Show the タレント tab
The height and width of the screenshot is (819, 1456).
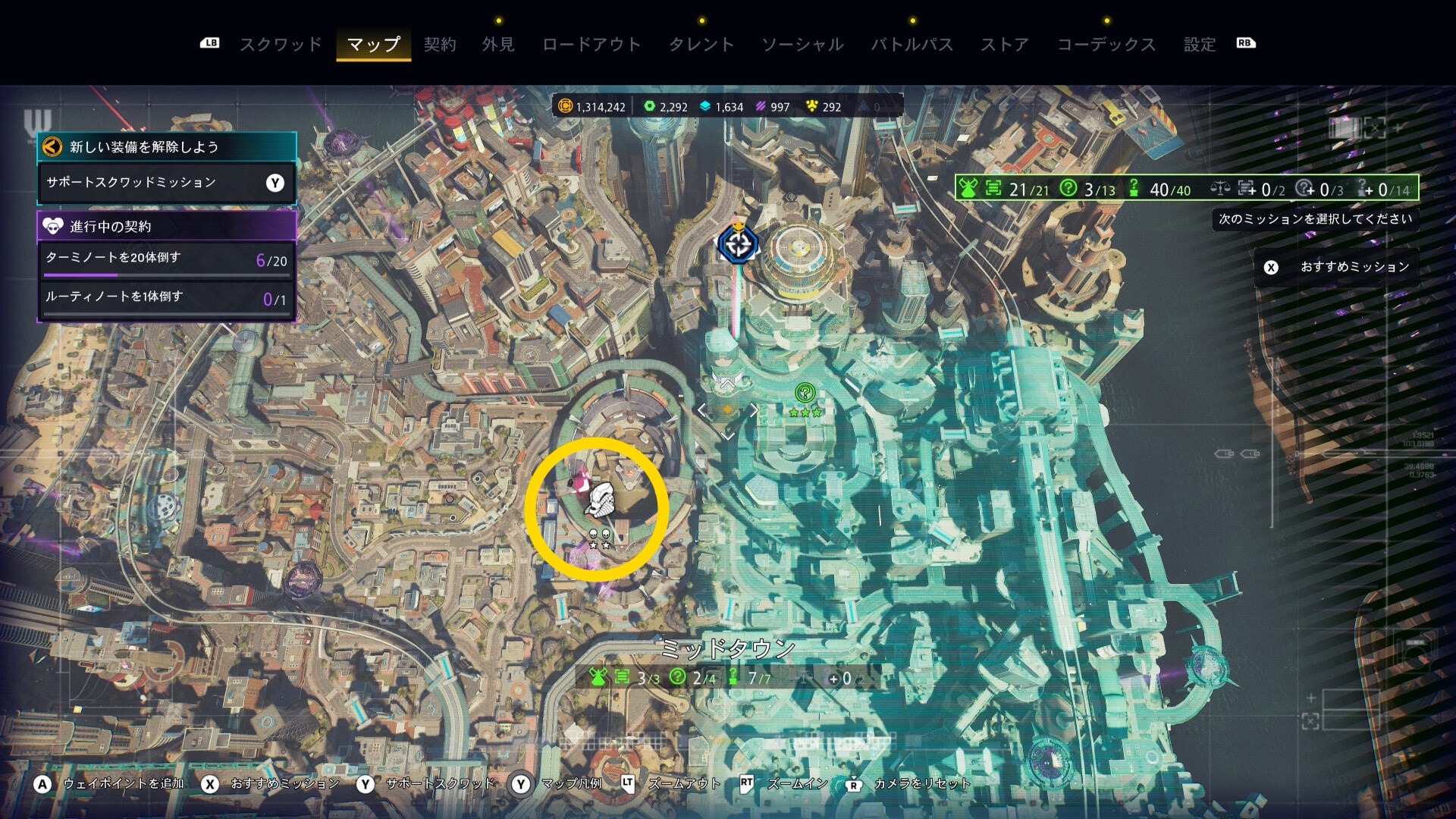click(x=701, y=45)
